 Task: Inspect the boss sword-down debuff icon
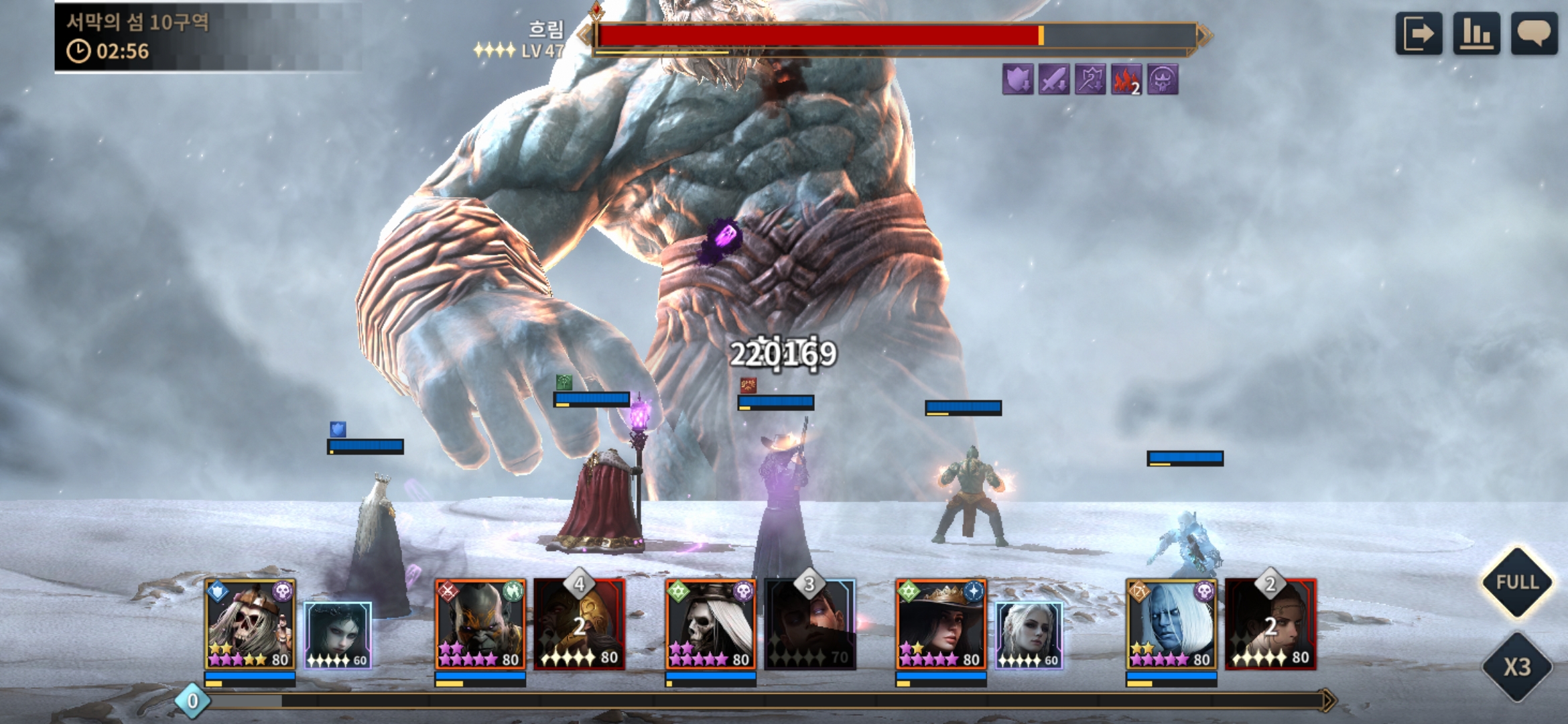[1053, 80]
